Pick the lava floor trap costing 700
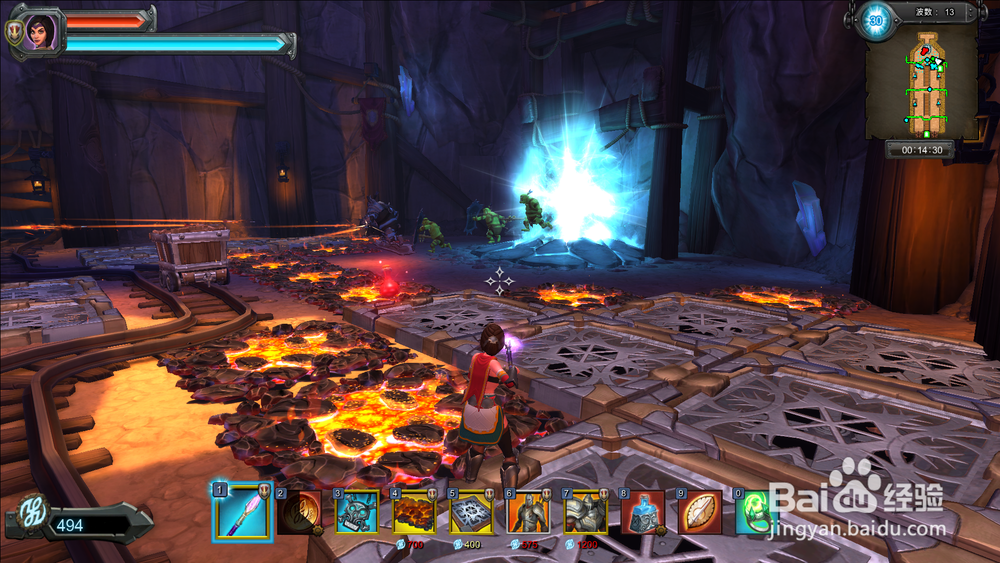 414,511
